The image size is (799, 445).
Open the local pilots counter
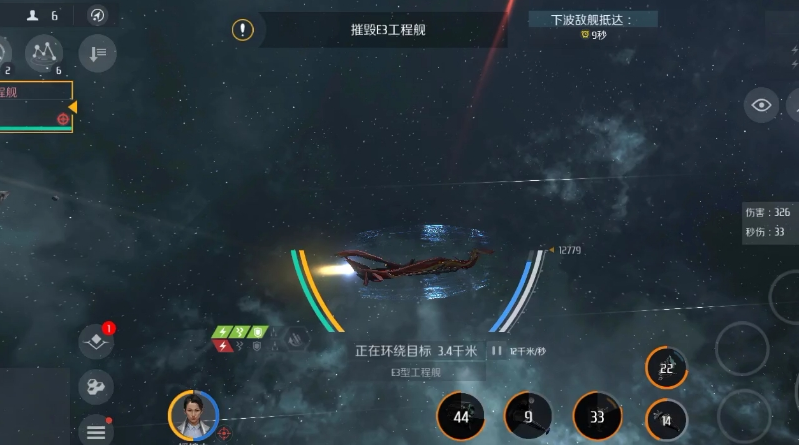click(x=41, y=15)
